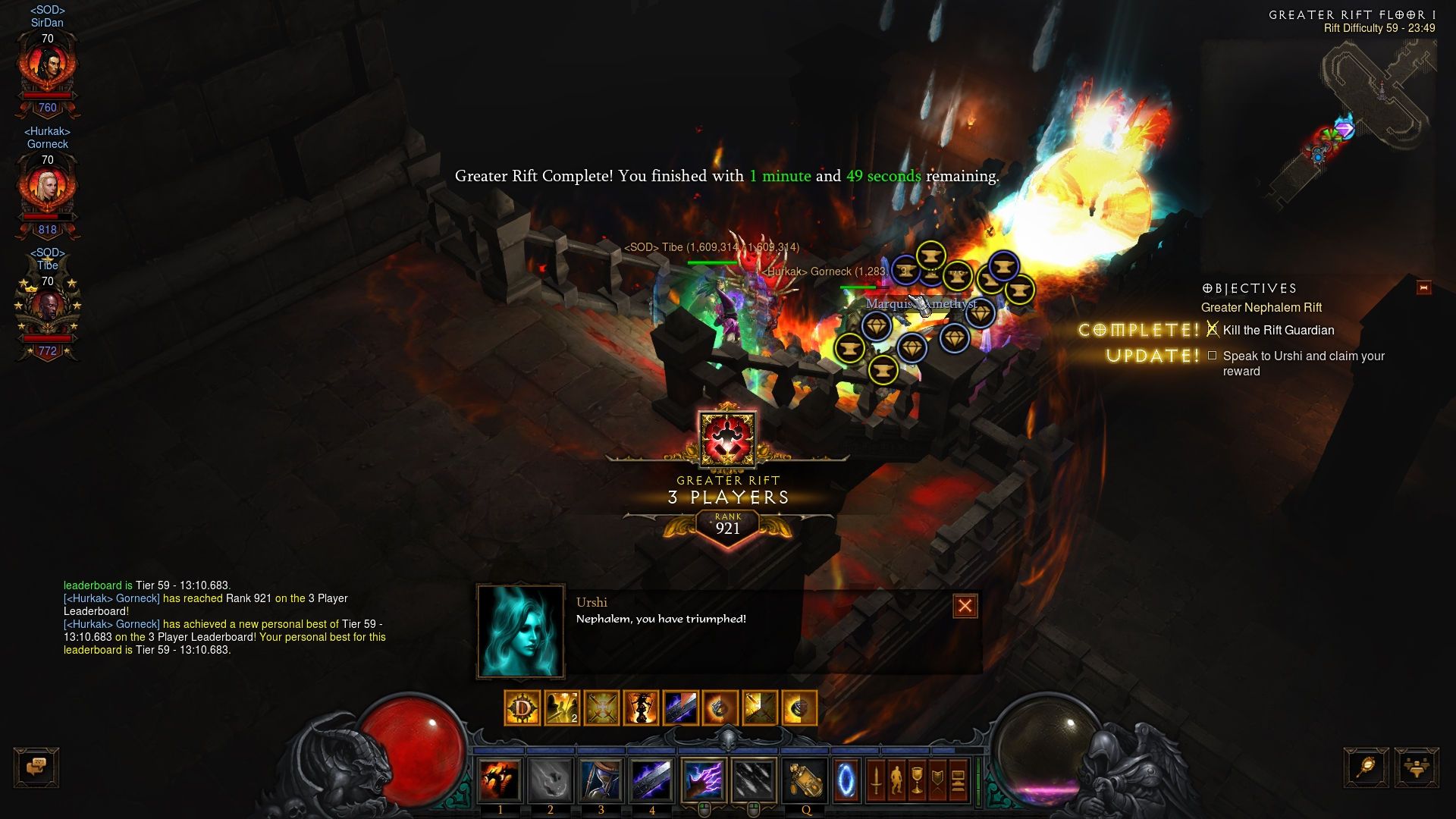
Task: Close Urshi's dialogue box
Action: tap(965, 606)
